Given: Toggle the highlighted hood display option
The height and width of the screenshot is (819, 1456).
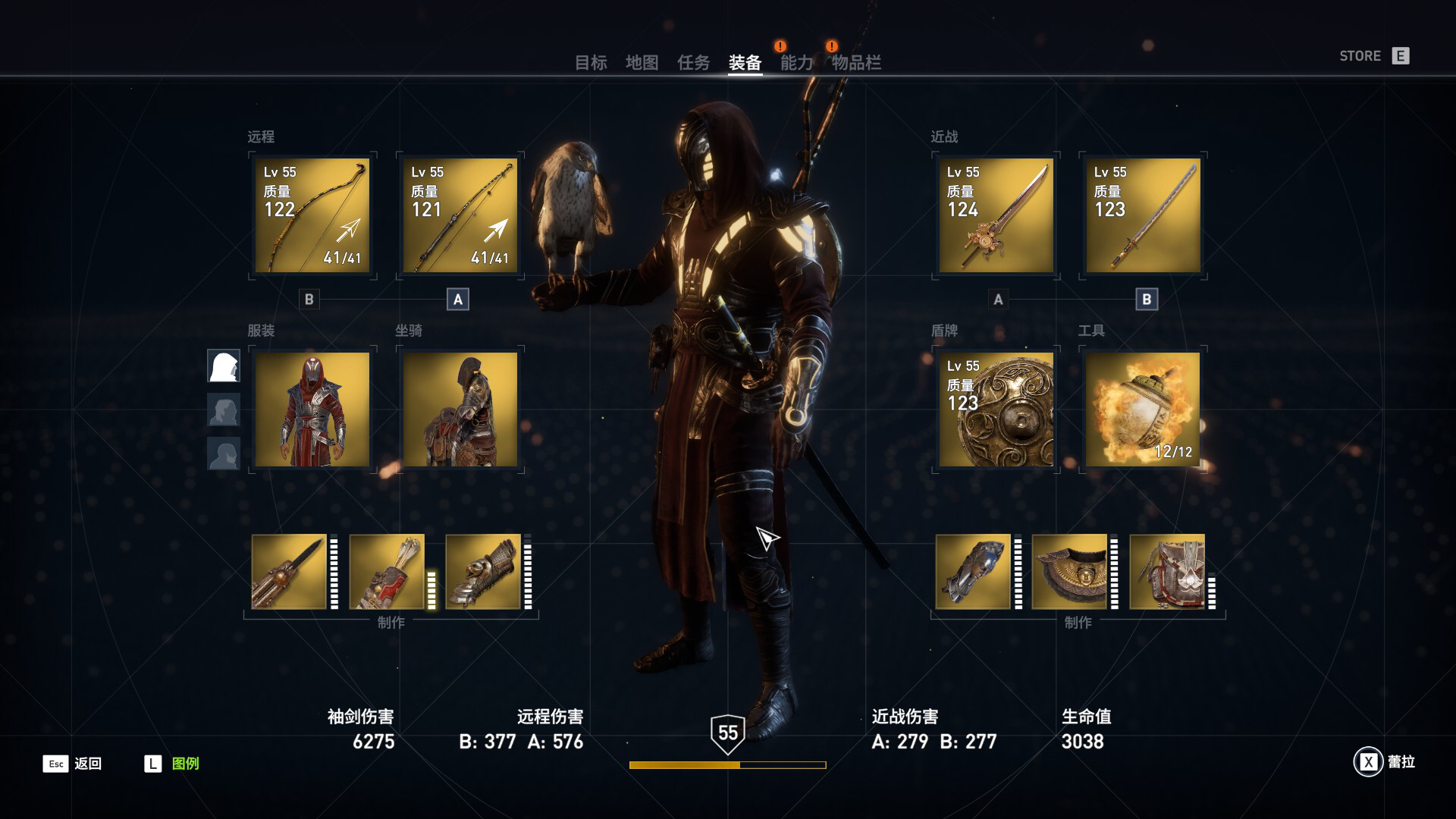Looking at the screenshot, I should (224, 366).
